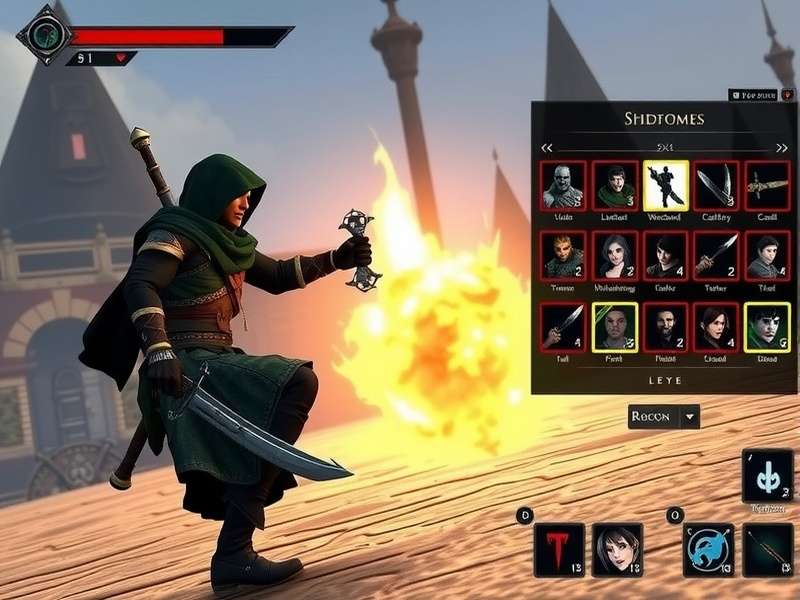Click the left double-arrow in the Shdfomes panel

coord(547,148)
